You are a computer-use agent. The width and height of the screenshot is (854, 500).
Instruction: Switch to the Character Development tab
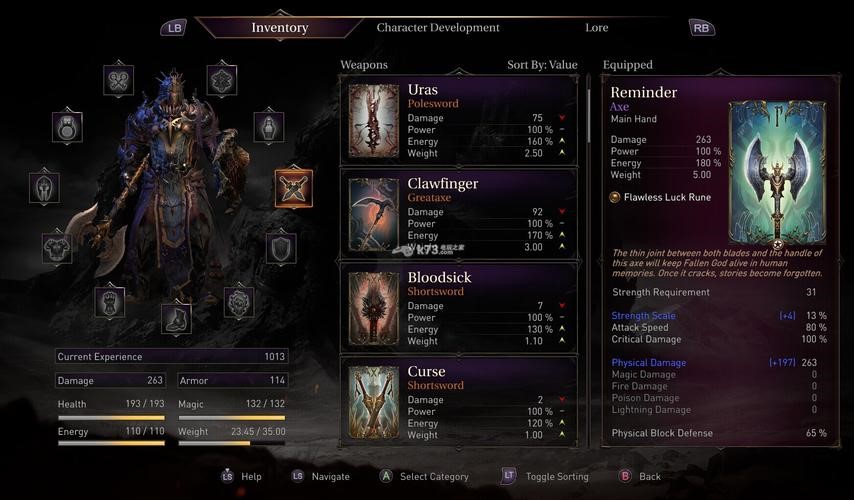click(438, 27)
